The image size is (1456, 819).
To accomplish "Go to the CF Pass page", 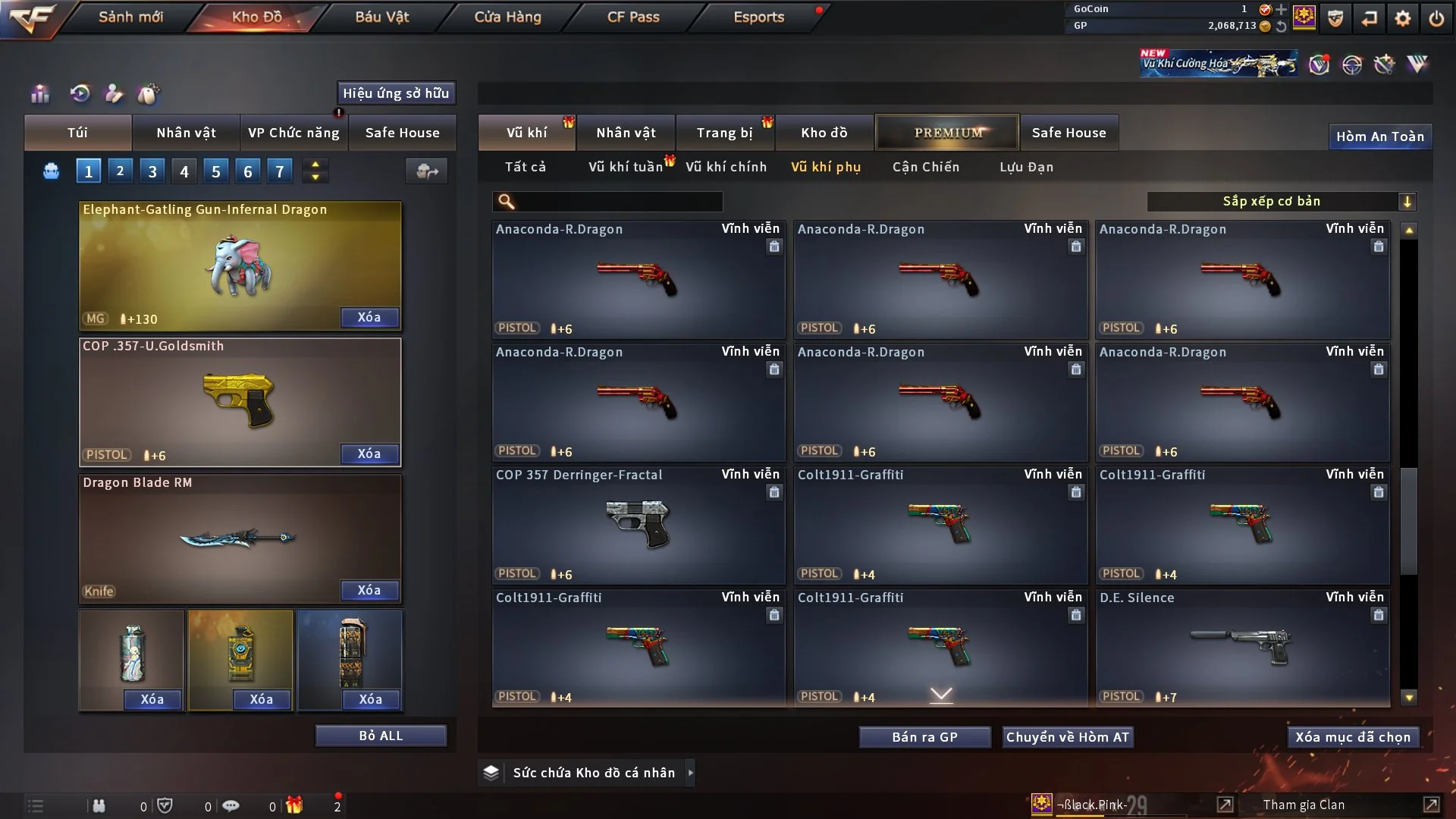I will tap(633, 17).
